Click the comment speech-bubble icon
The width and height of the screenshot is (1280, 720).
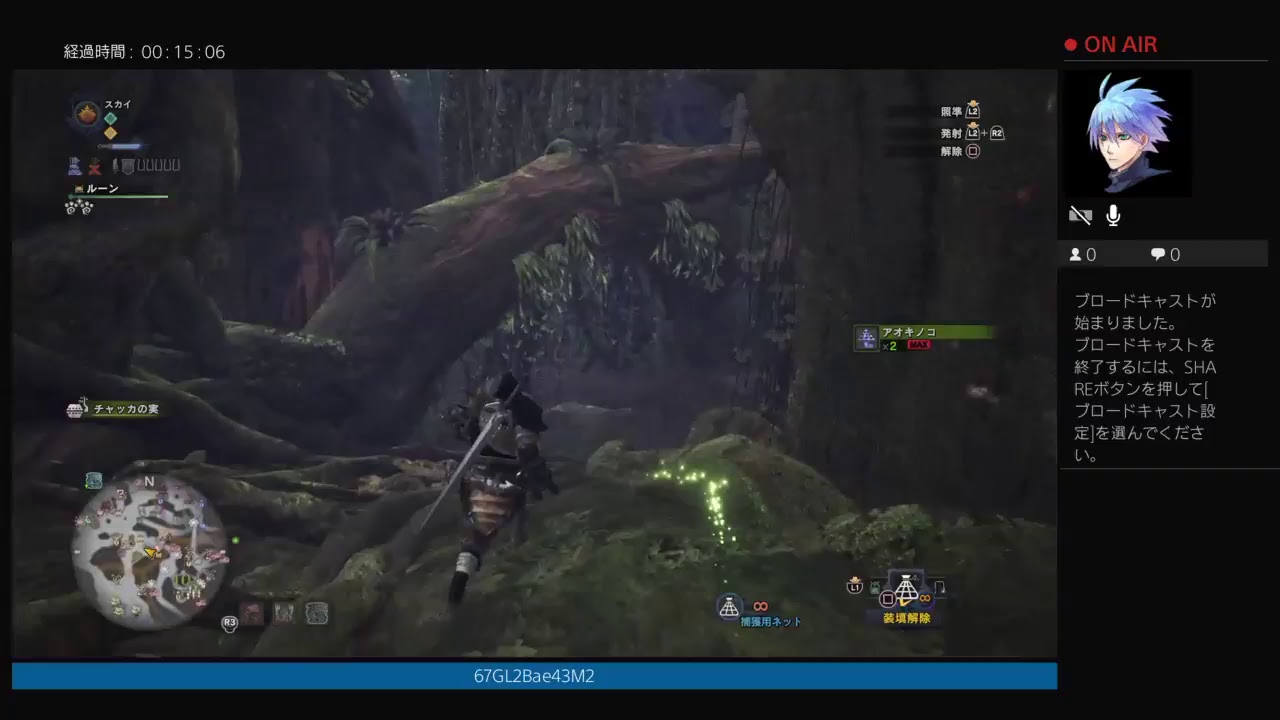[1158, 254]
